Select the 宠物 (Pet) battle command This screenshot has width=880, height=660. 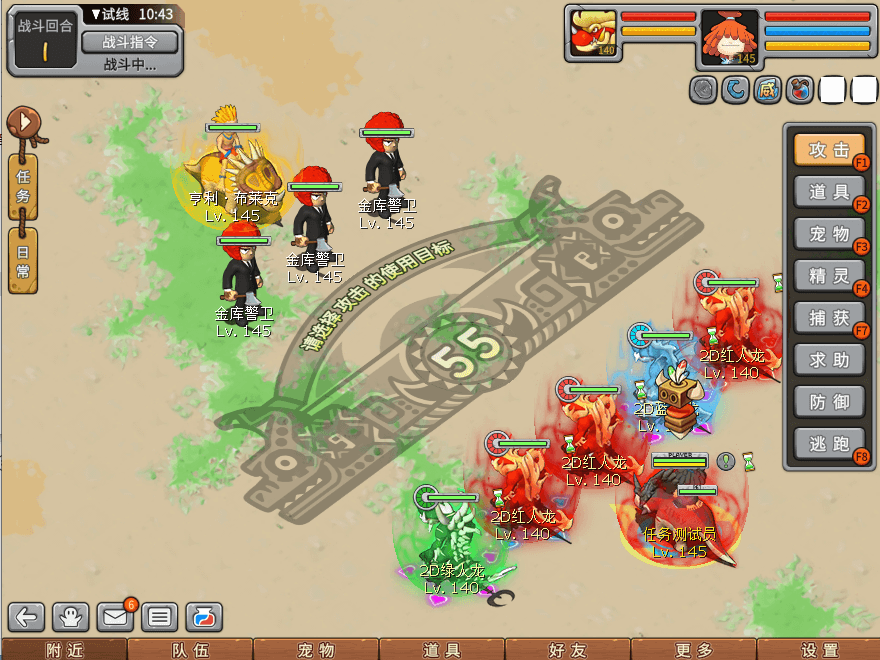[829, 234]
